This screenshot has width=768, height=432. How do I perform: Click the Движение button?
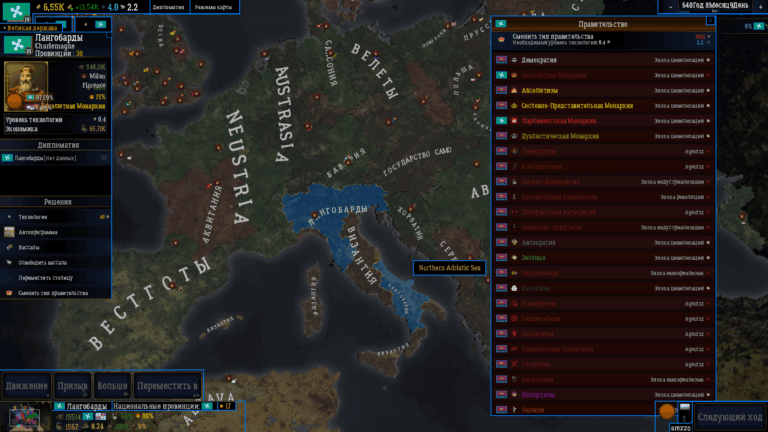(x=27, y=385)
